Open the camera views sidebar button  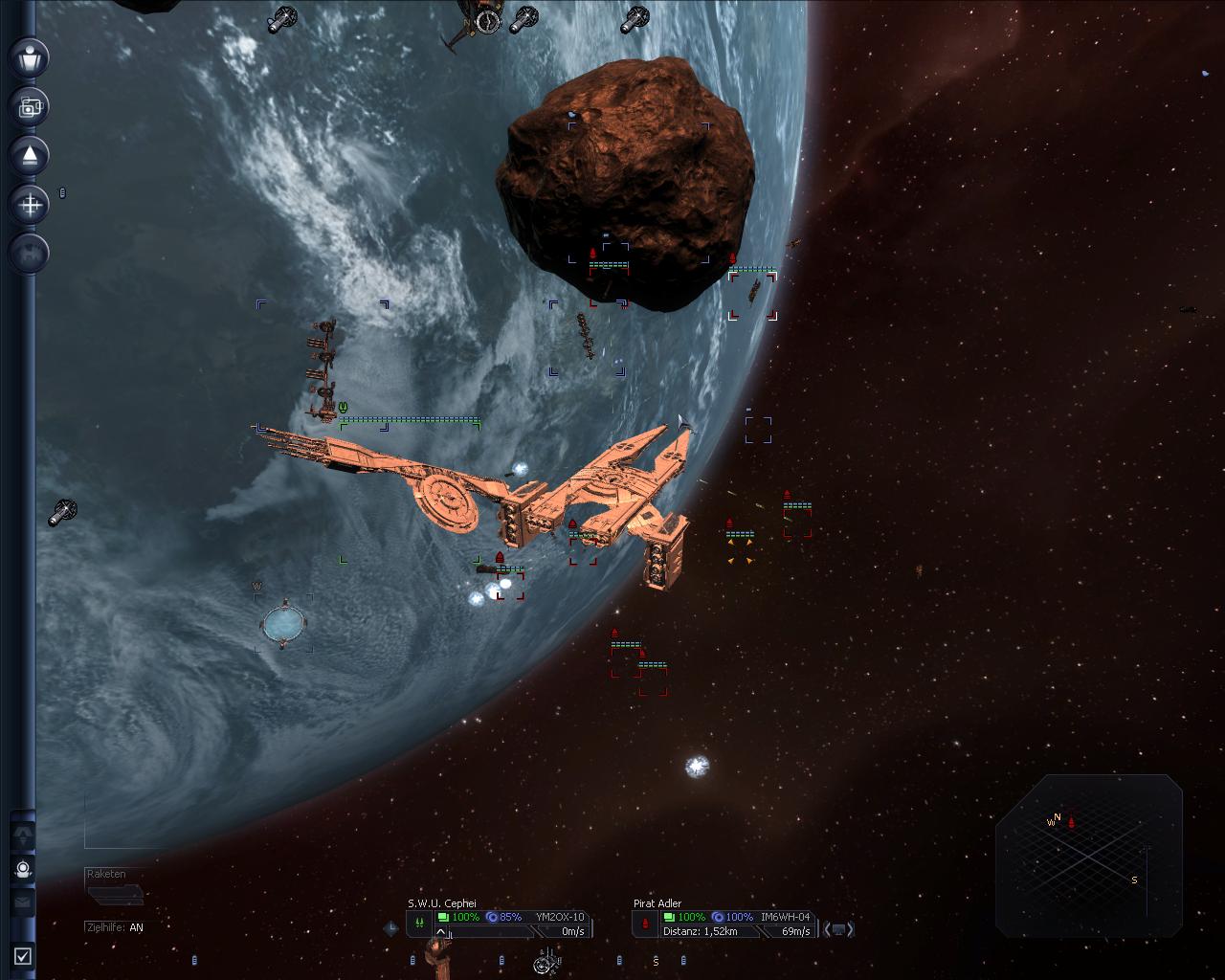pos(30,106)
